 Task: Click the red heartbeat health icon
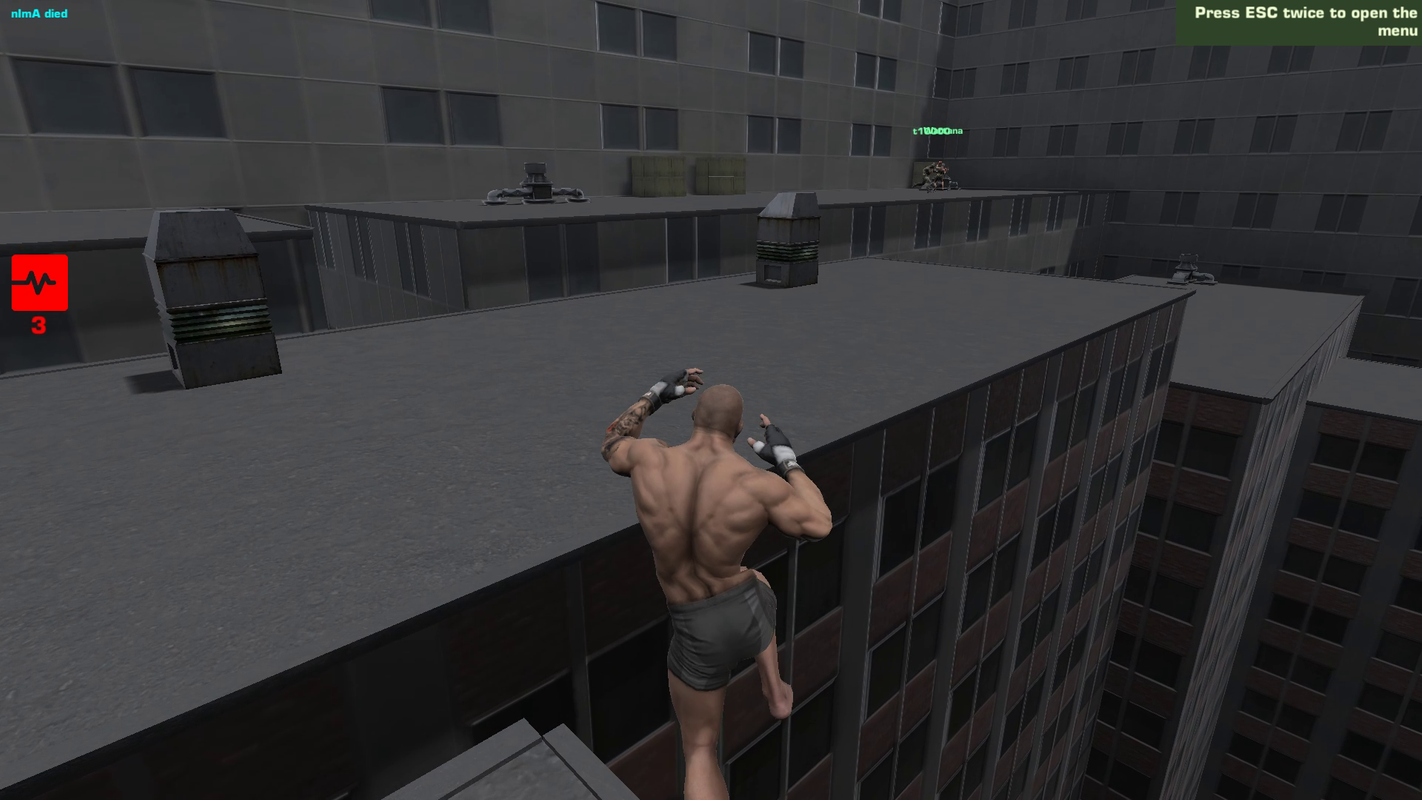point(39,282)
